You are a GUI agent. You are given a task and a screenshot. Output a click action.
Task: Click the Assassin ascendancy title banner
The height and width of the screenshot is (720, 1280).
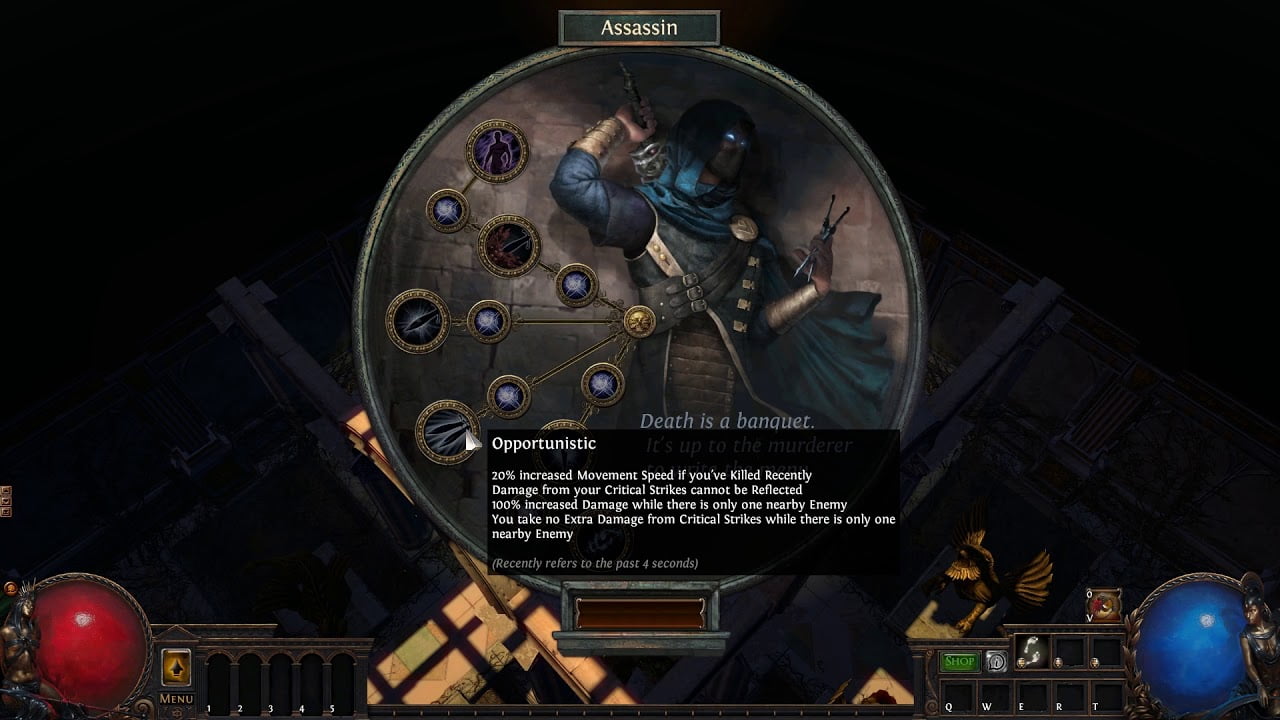click(639, 28)
